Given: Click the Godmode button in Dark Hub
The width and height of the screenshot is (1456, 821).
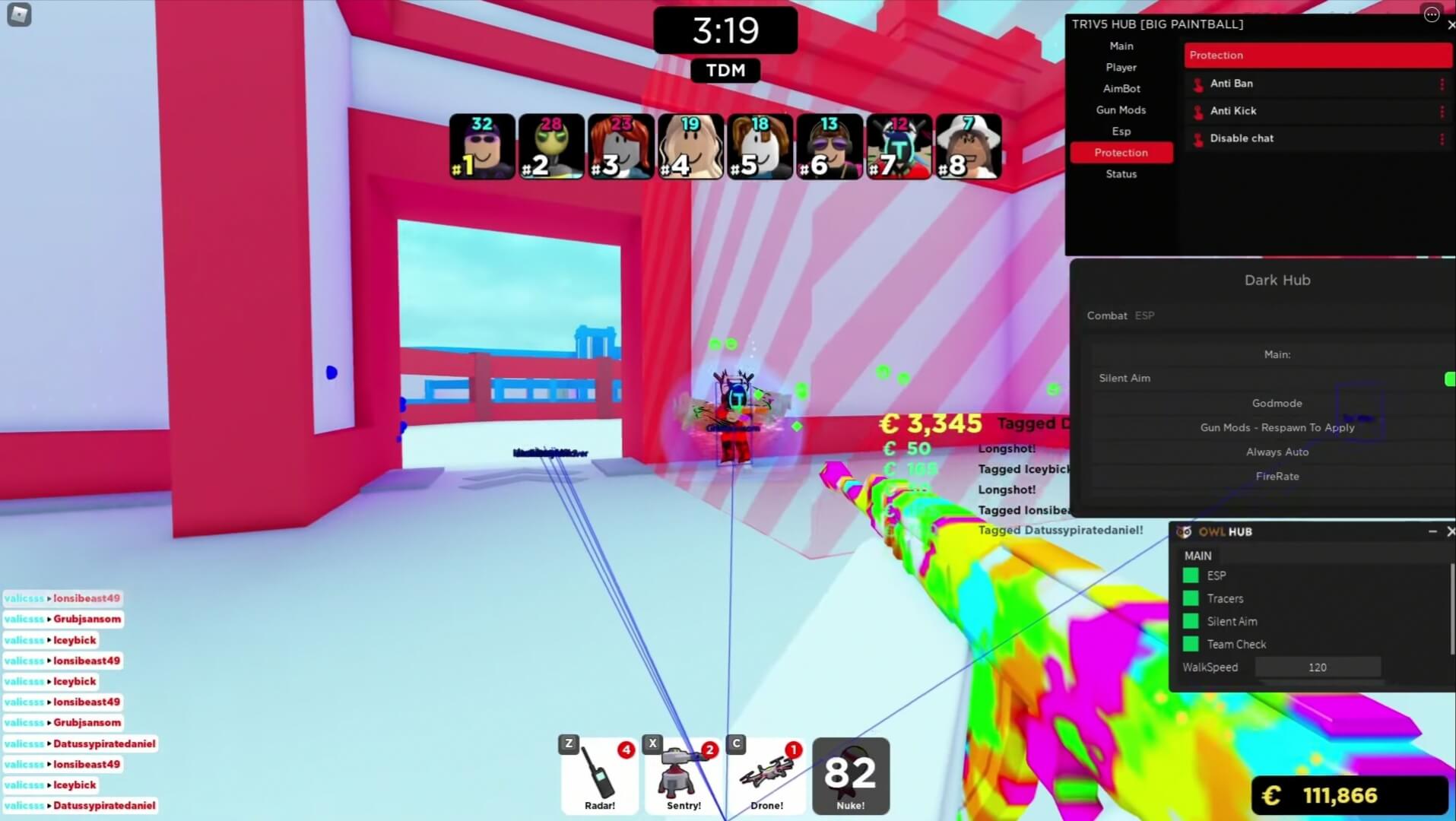Looking at the screenshot, I should click(x=1277, y=403).
